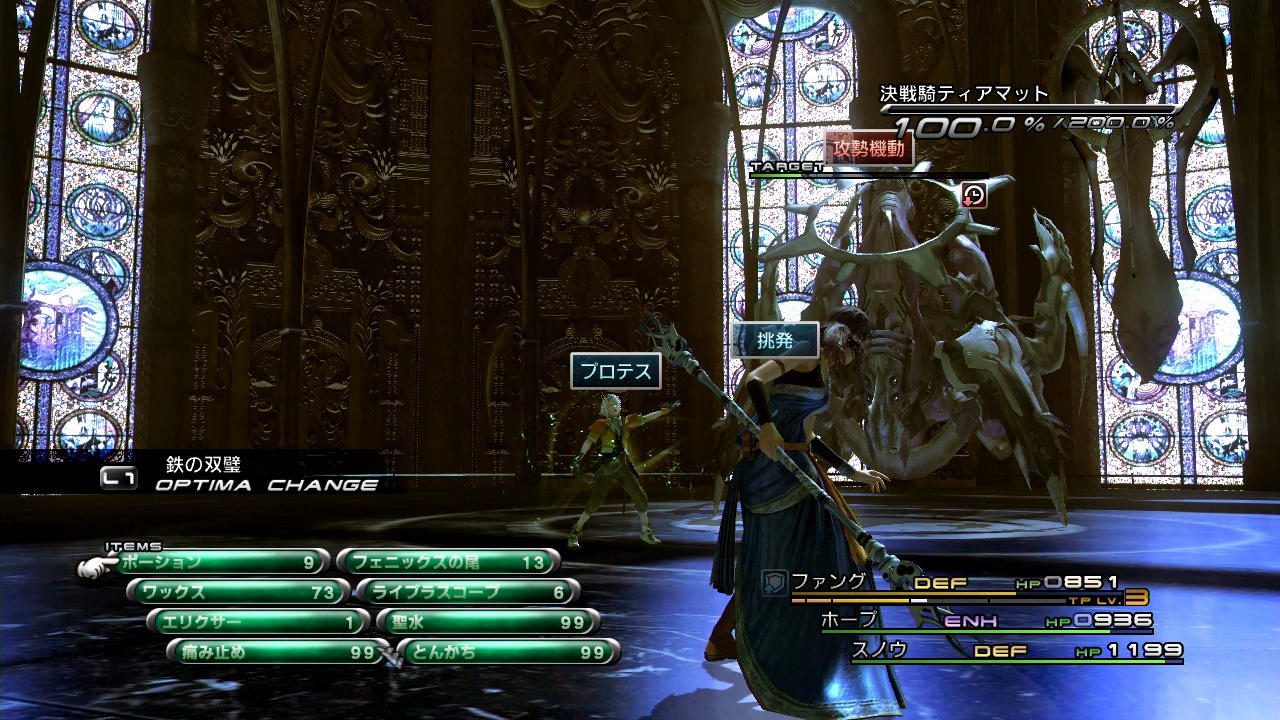The width and height of the screenshot is (1280, 720).
Task: Select the ライブラスコープ item
Action: tap(466, 592)
